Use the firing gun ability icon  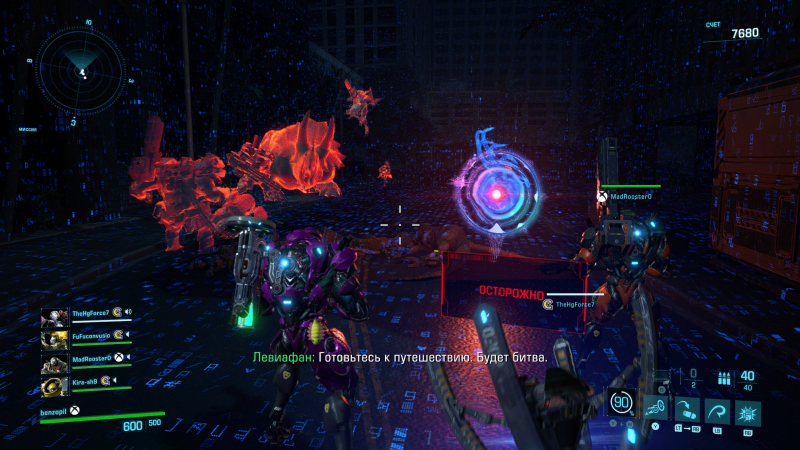655,407
